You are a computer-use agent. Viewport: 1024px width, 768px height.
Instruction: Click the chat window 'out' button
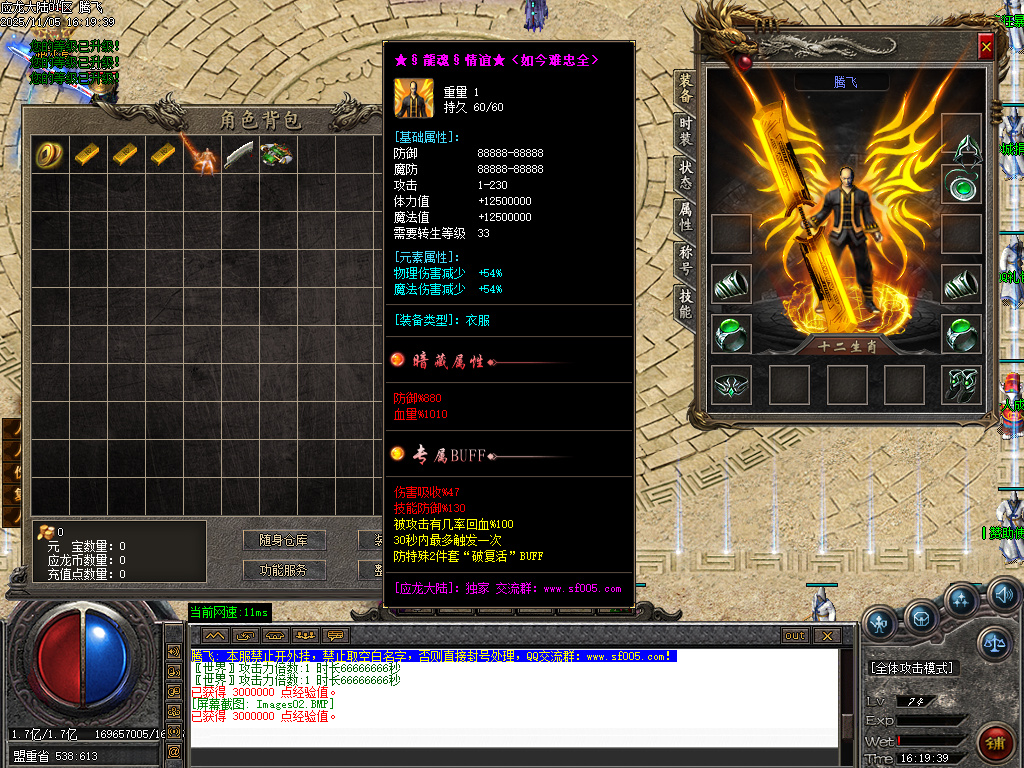tap(795, 635)
